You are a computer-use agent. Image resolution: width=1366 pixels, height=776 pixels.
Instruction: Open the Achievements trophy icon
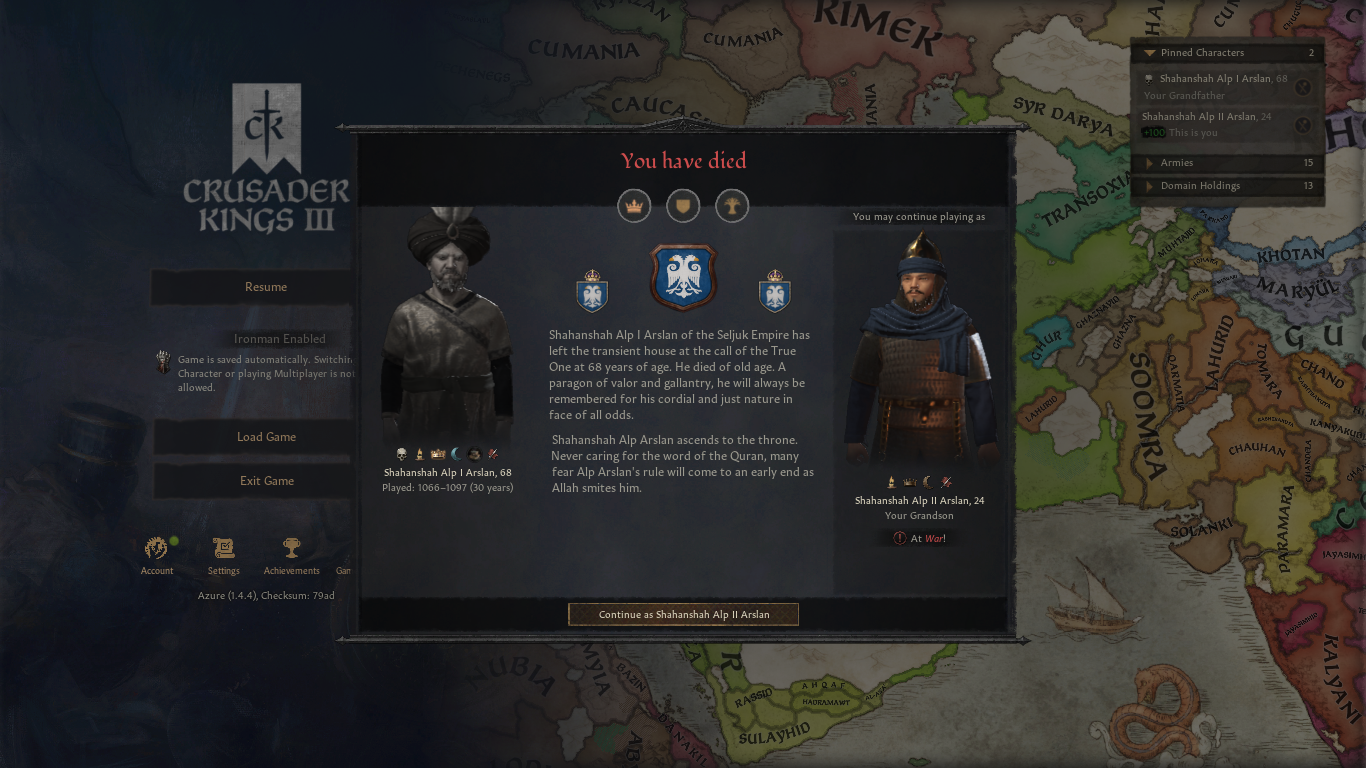click(291, 547)
